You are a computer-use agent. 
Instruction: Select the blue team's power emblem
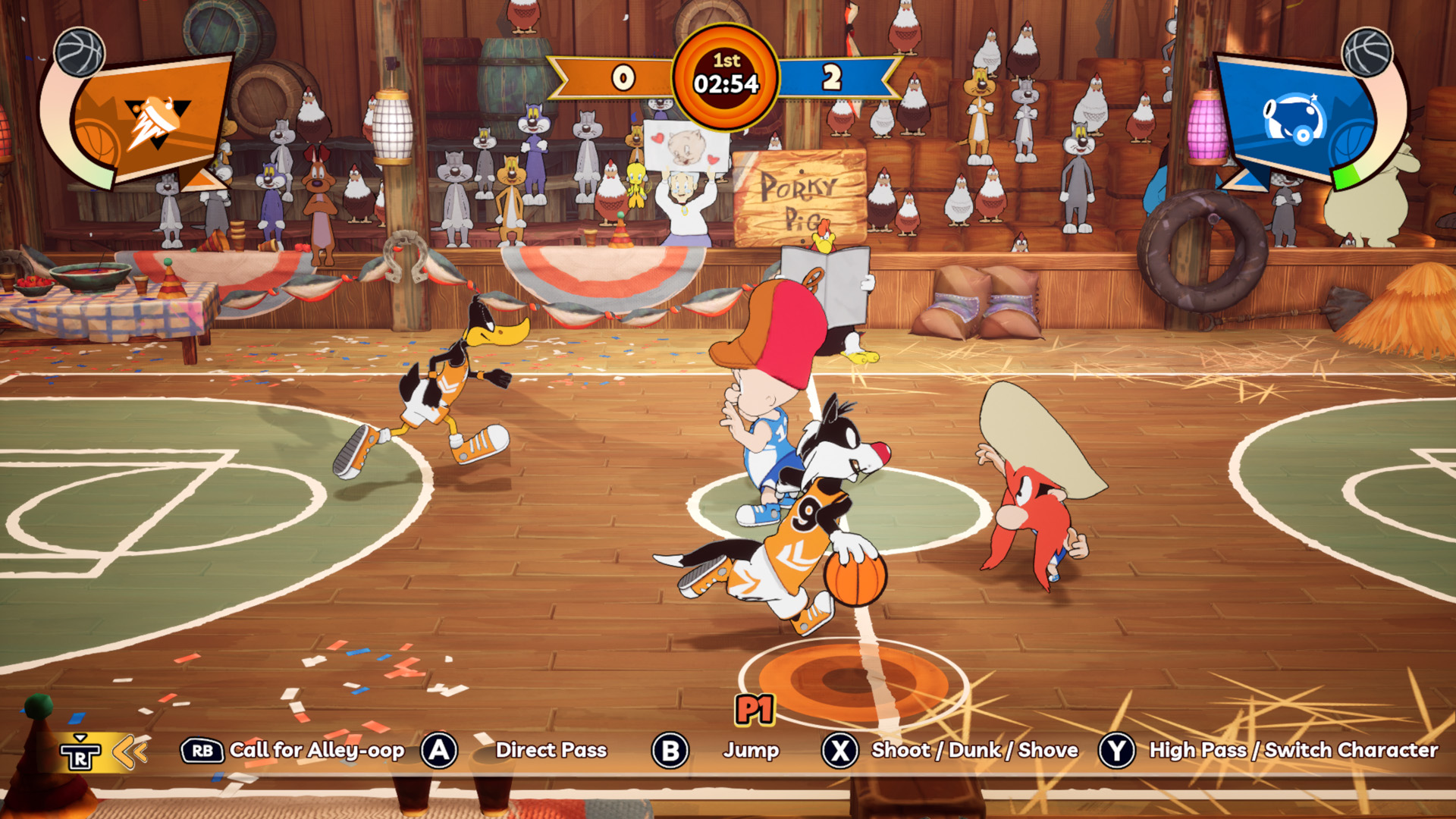coord(1294,119)
